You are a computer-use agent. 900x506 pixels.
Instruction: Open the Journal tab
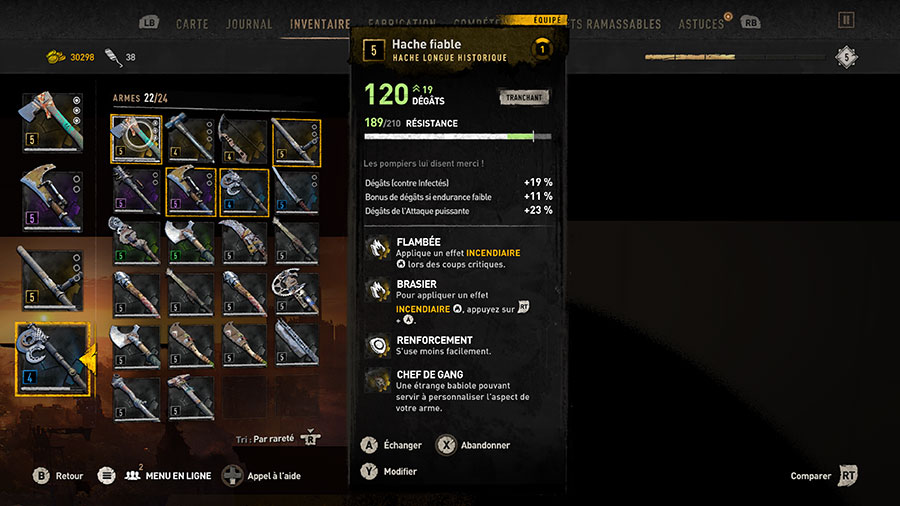pyautogui.click(x=249, y=24)
